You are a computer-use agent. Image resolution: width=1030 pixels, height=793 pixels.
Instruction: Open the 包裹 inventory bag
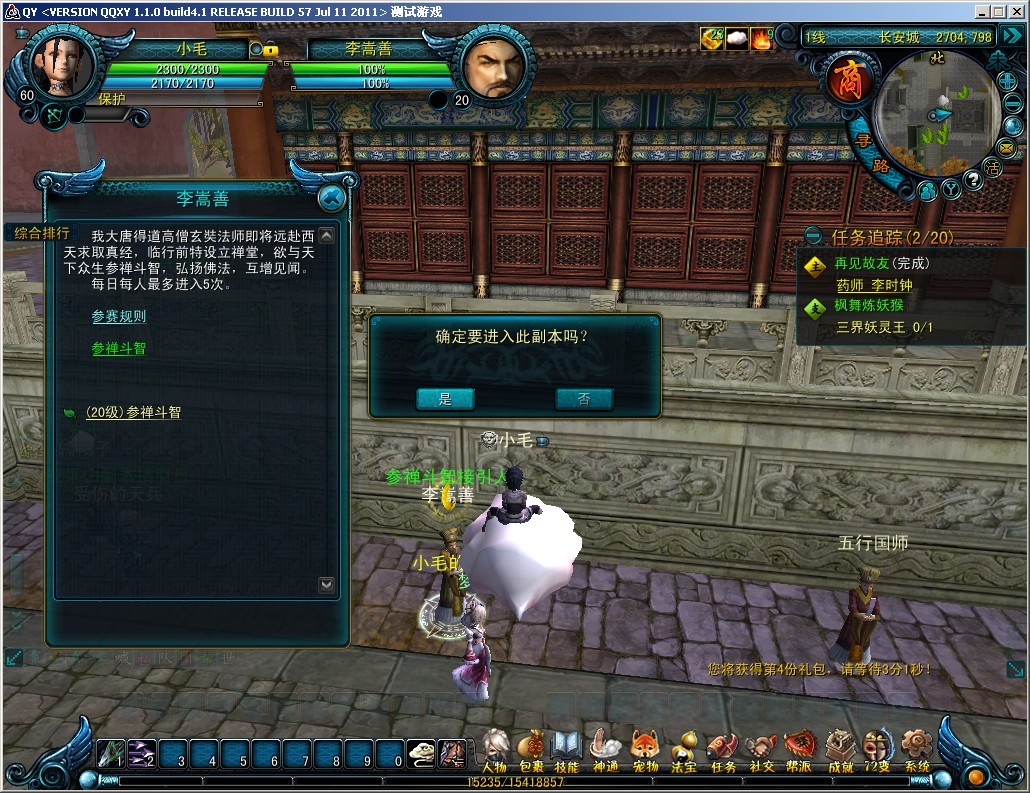532,750
